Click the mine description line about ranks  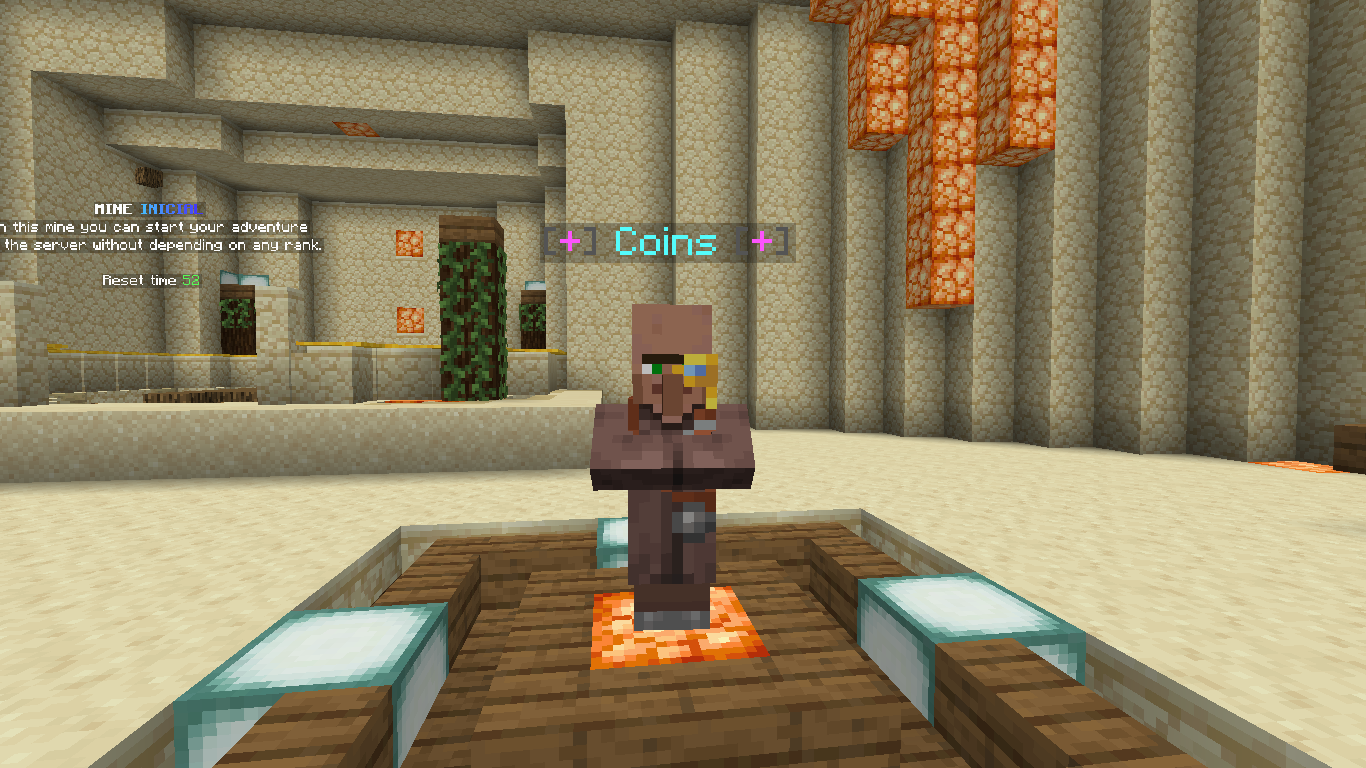(x=160, y=245)
